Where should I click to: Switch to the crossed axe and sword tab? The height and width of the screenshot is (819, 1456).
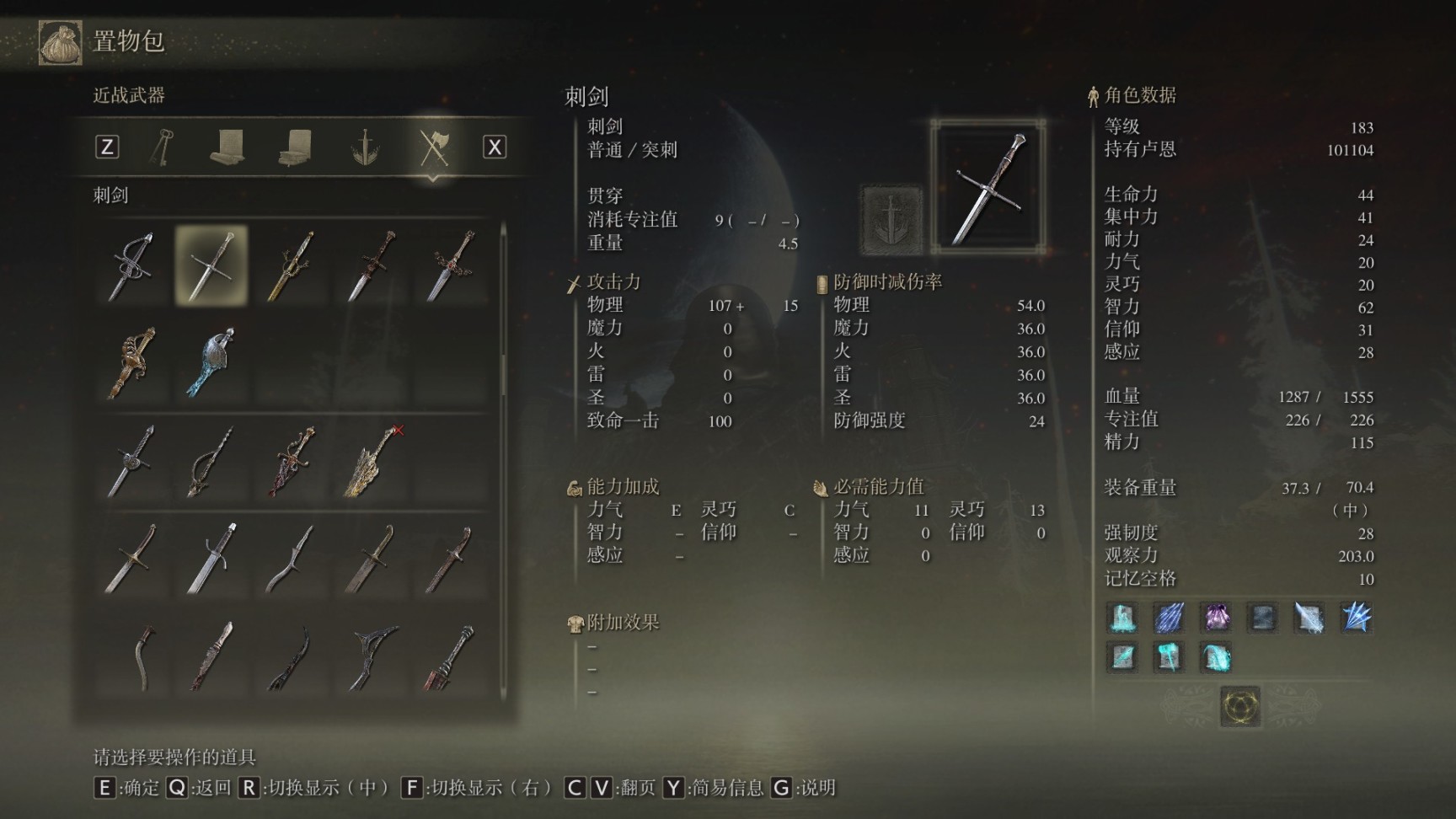(433, 147)
